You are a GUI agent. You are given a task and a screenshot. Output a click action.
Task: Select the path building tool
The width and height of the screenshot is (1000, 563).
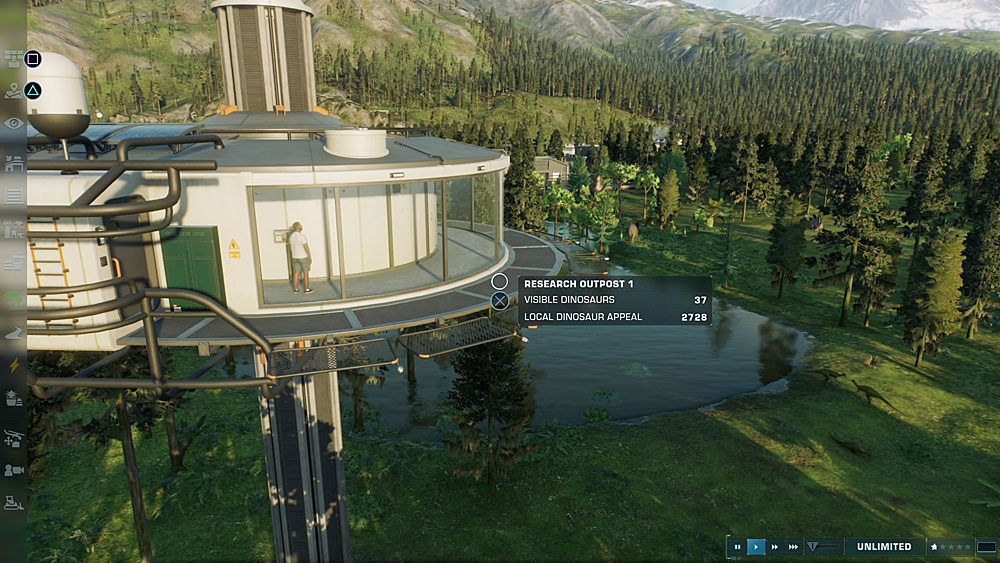[14, 333]
